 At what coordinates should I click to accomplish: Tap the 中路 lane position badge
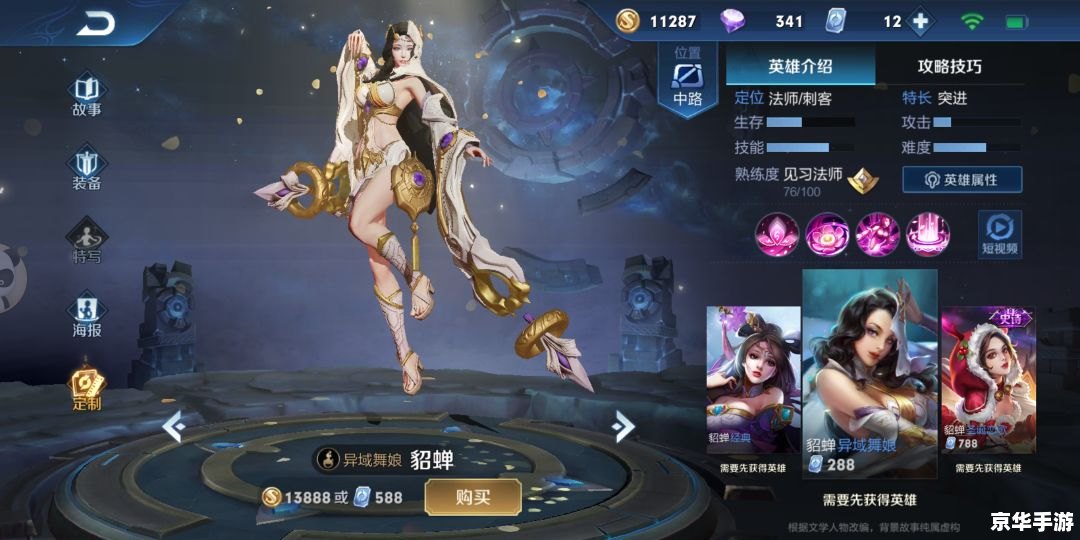coord(687,80)
